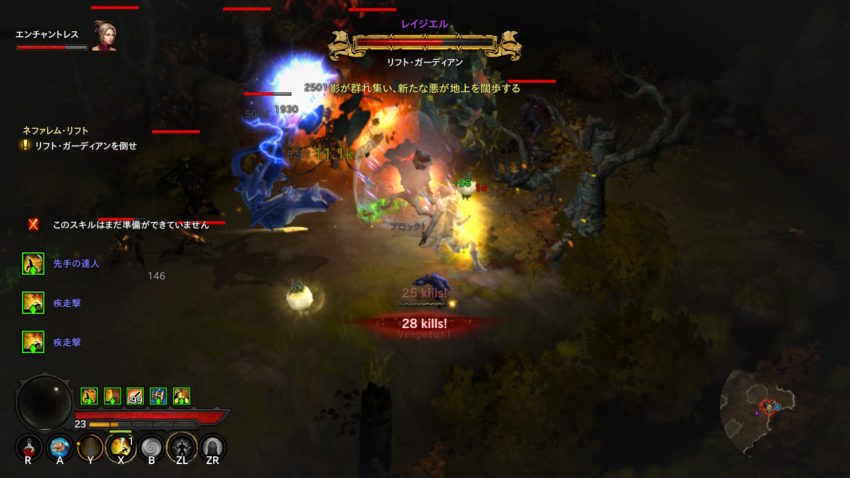Activate the dark glowing figure skill
The height and width of the screenshot is (478, 850).
pyautogui.click(x=182, y=447)
